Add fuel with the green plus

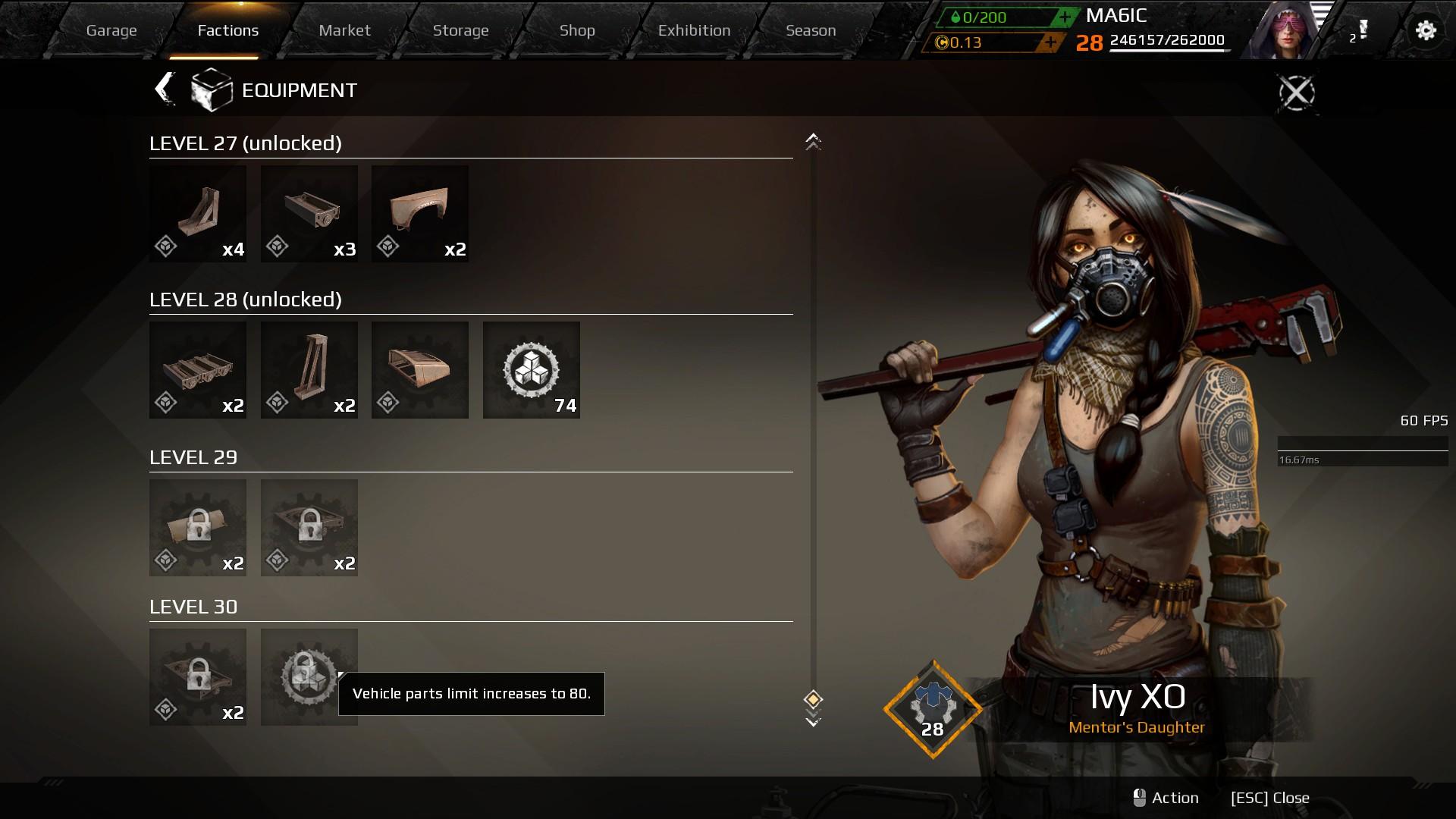tap(1065, 17)
